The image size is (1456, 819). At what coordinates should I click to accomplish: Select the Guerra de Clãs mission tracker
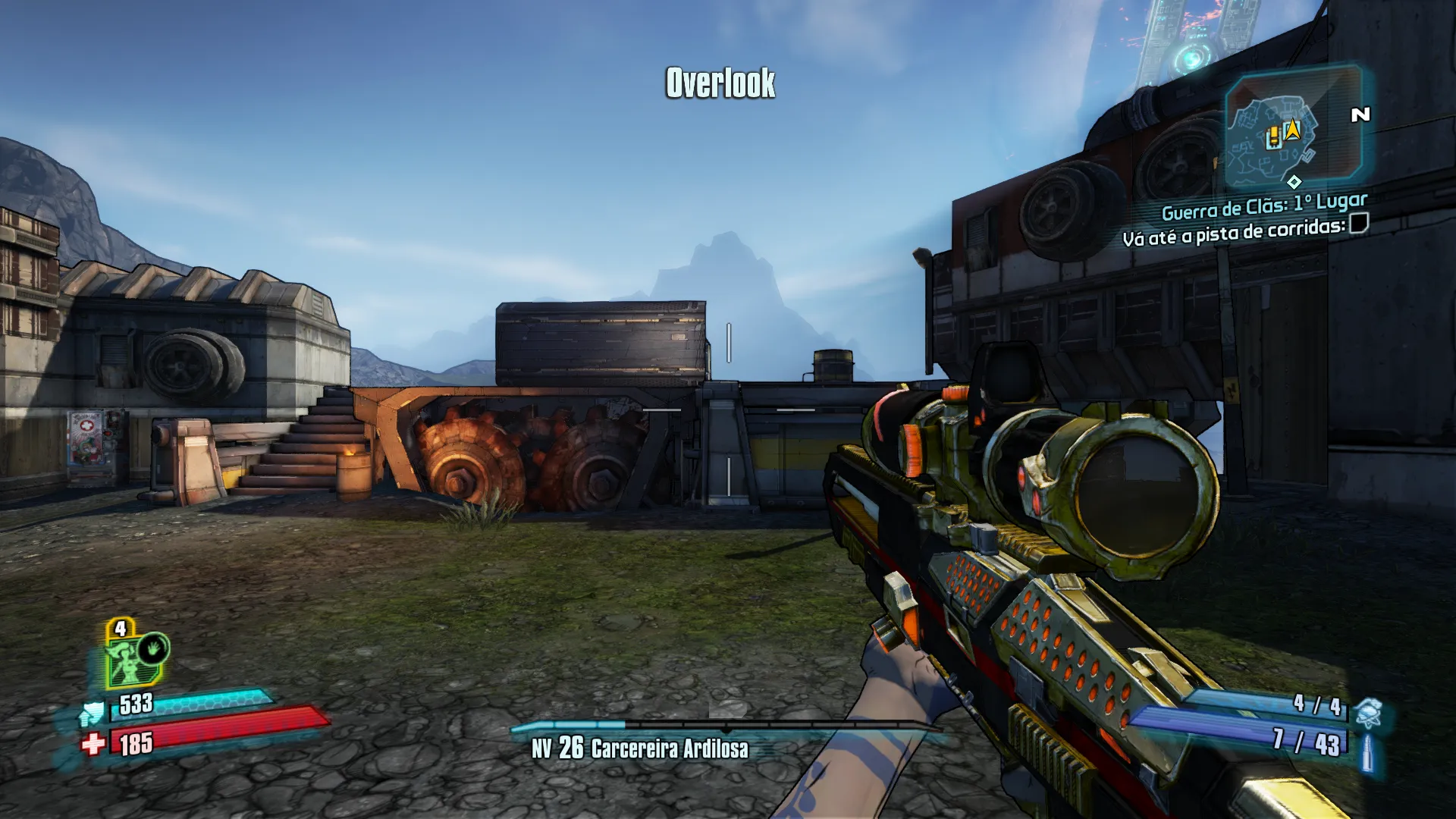1264,206
